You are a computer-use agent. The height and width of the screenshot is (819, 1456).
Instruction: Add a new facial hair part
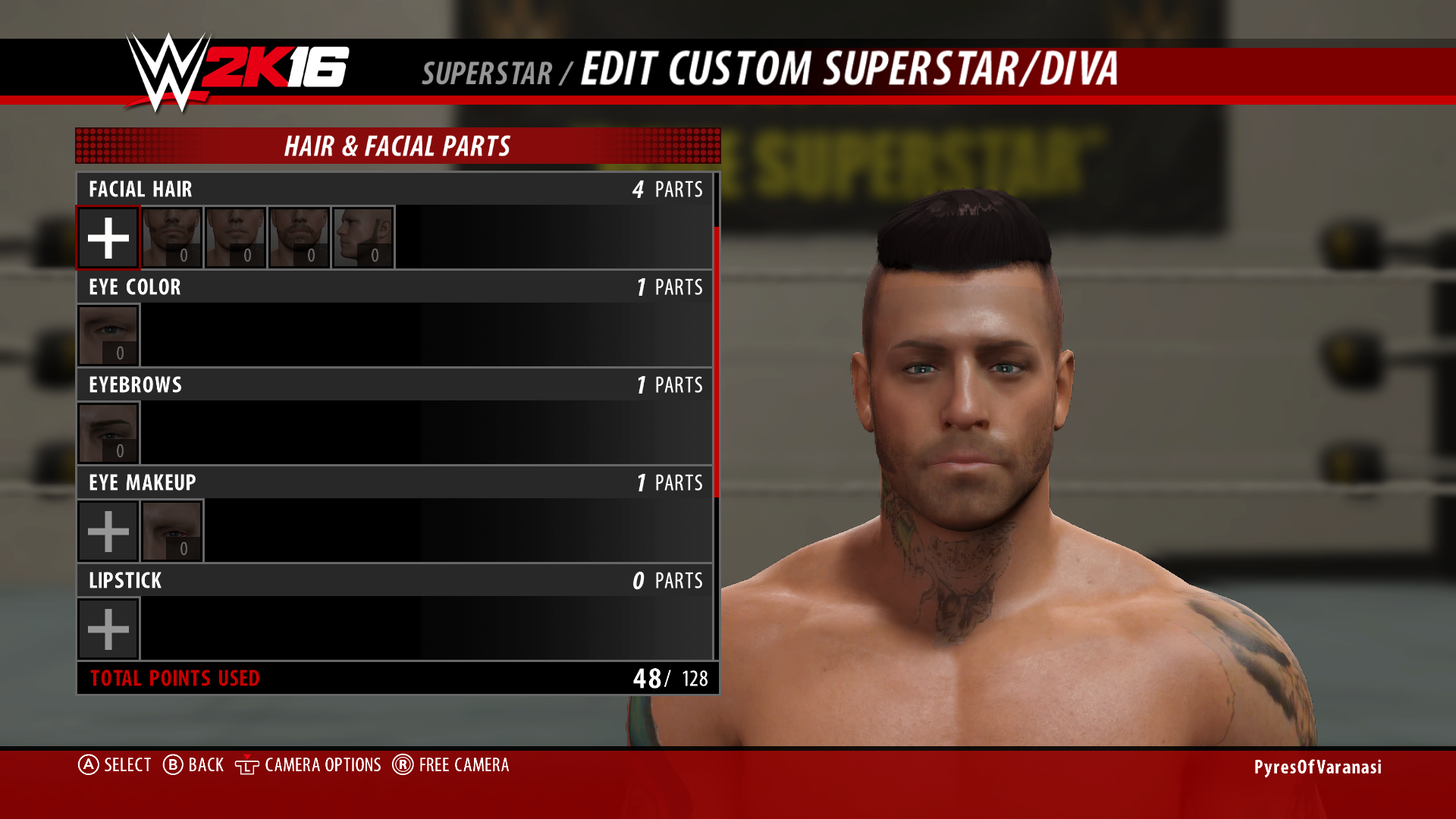tap(108, 237)
